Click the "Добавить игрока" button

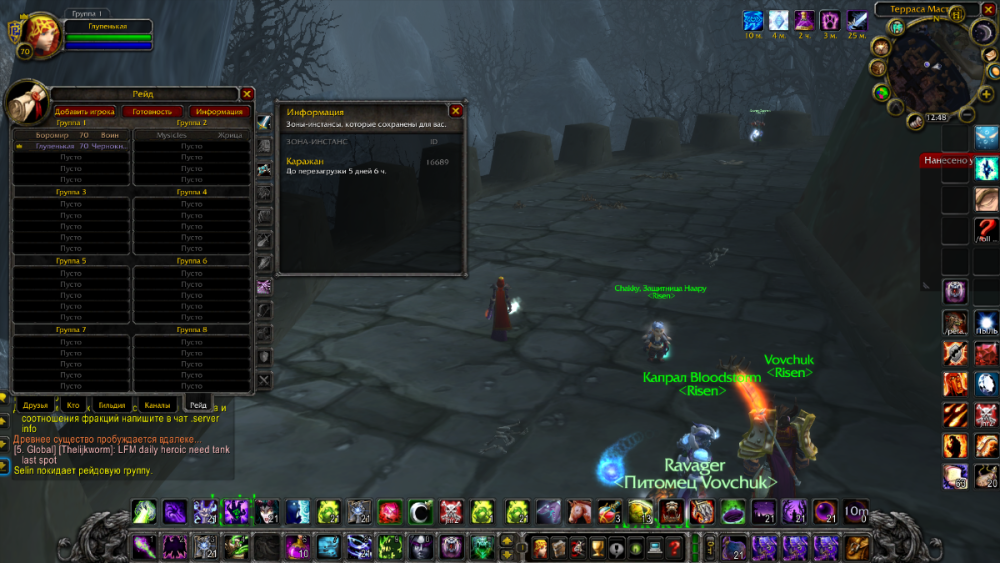[85, 112]
